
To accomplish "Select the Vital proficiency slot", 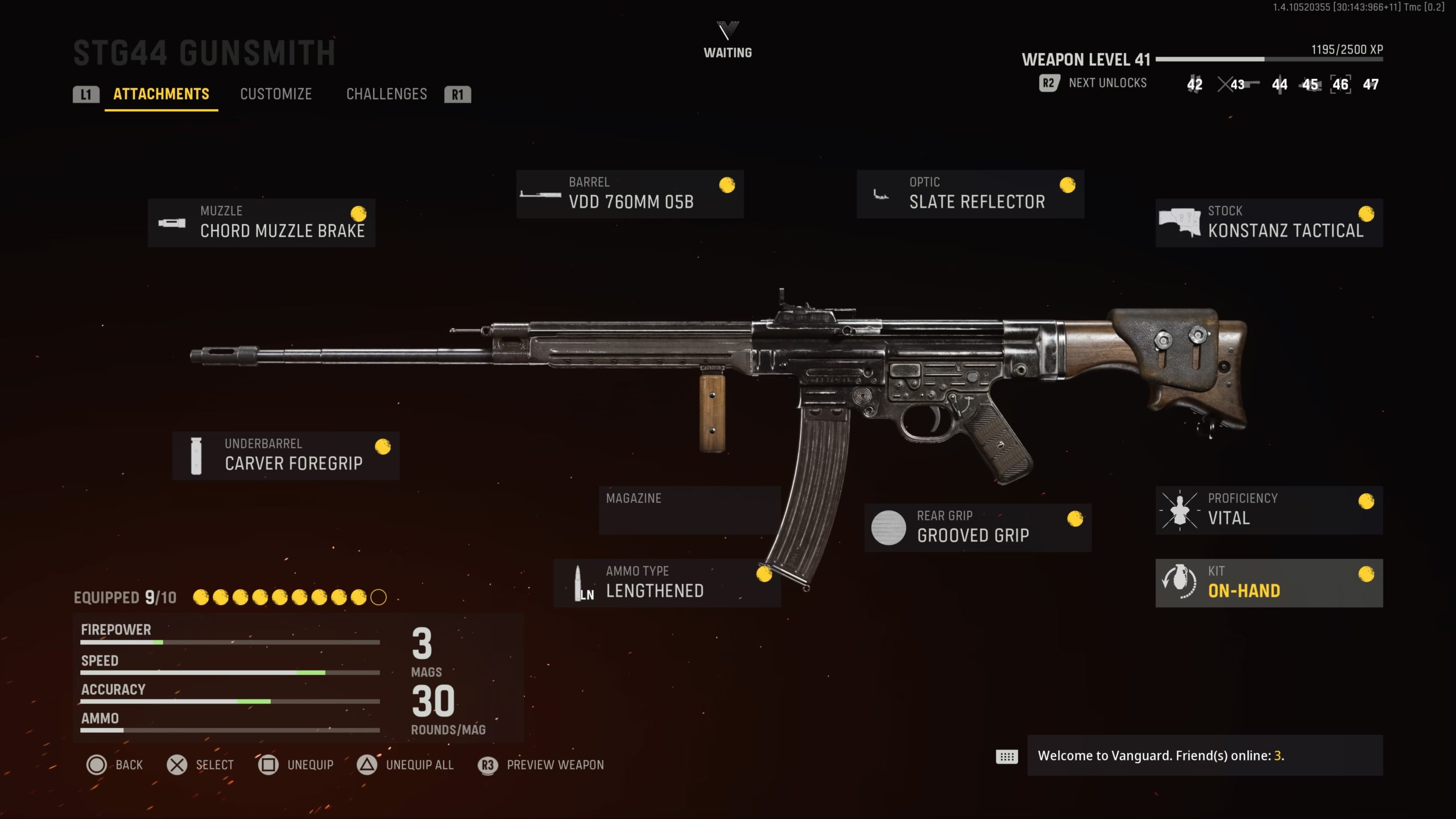I will point(1269,510).
